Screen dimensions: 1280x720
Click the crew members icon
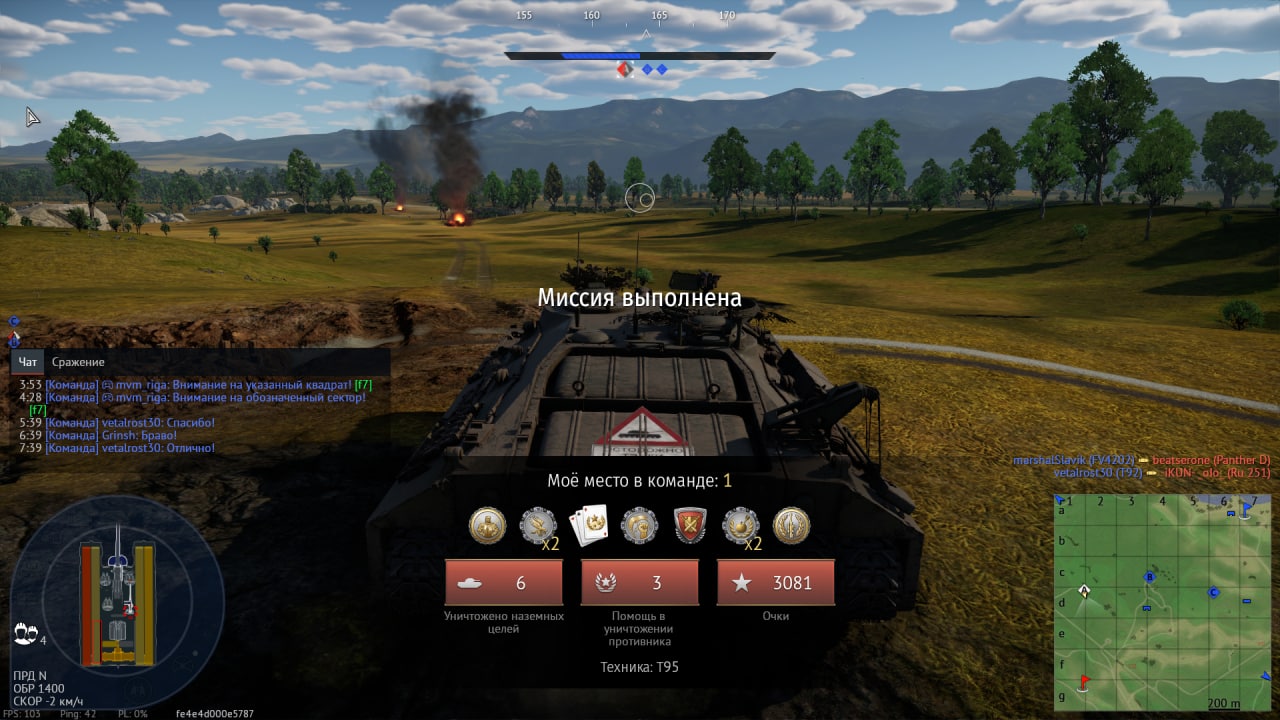25,634
